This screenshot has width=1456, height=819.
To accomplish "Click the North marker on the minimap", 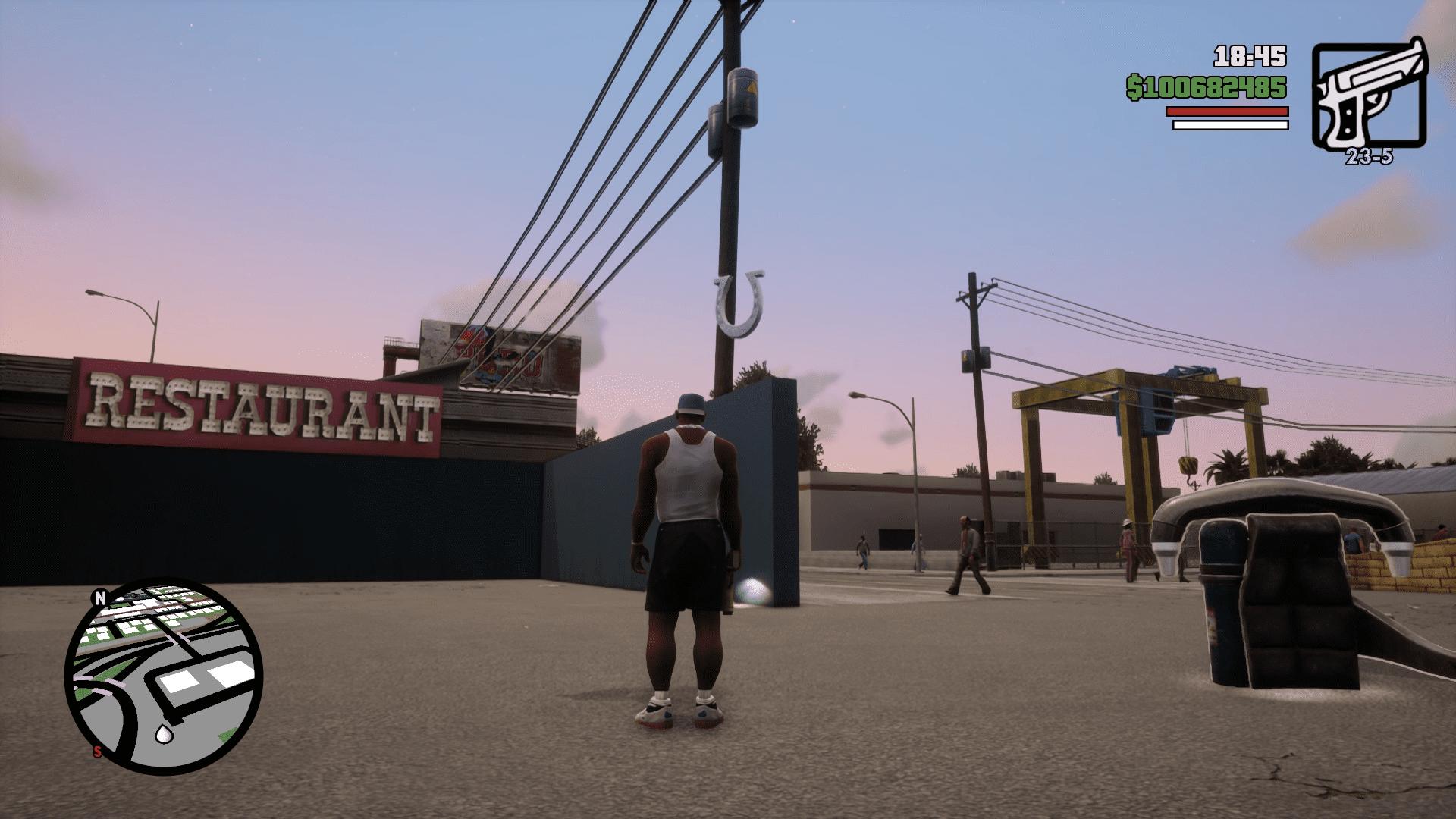I will coord(100,598).
